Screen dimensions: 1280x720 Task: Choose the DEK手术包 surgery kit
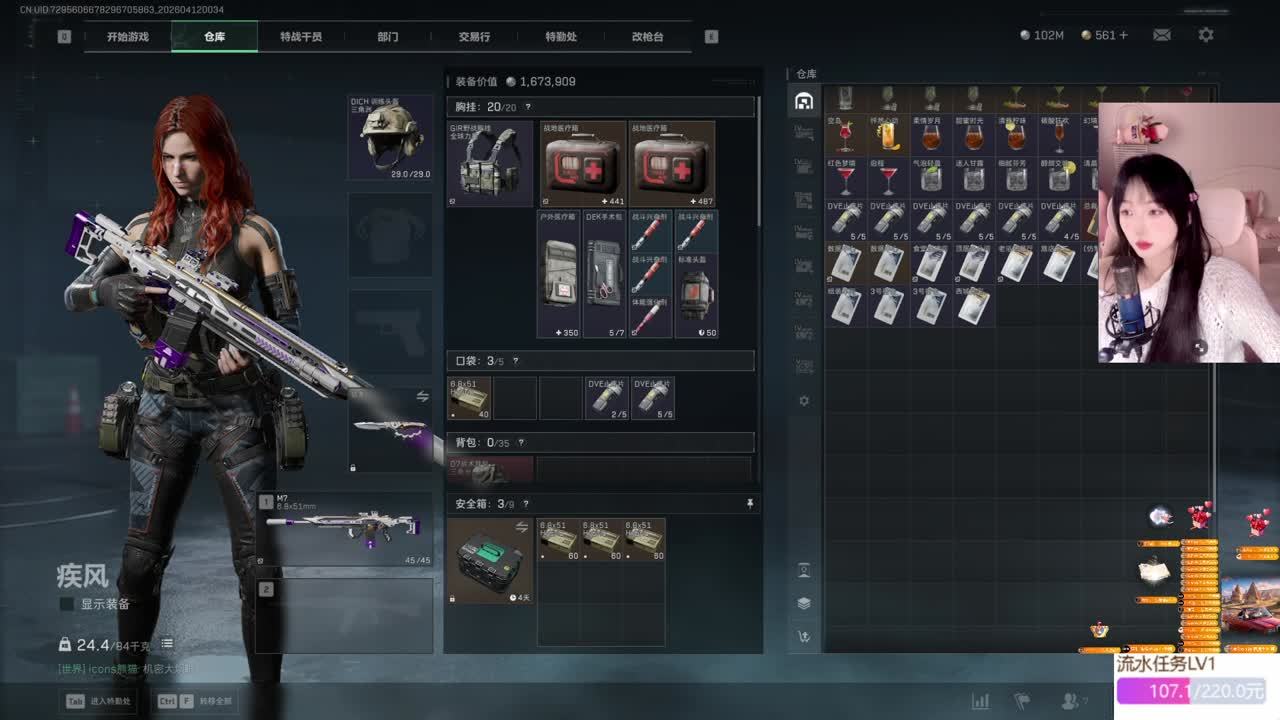click(x=604, y=274)
